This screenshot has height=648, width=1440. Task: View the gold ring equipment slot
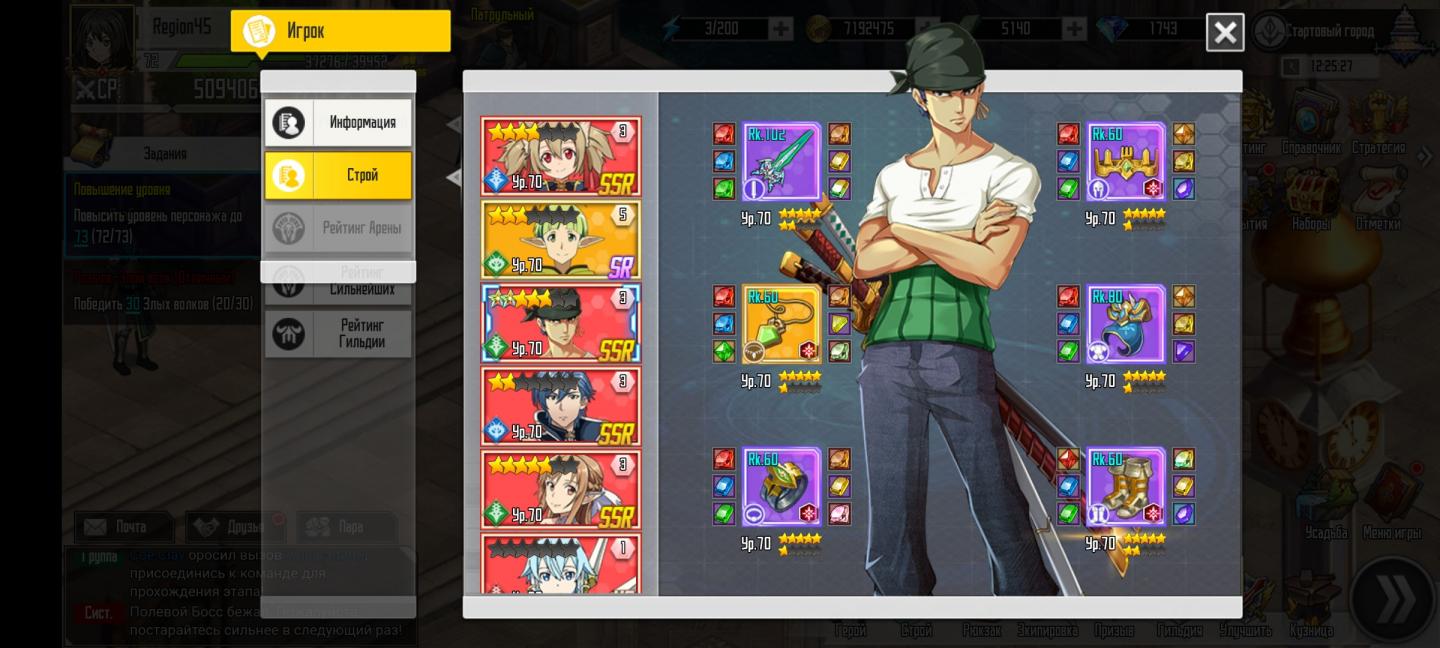click(781, 487)
